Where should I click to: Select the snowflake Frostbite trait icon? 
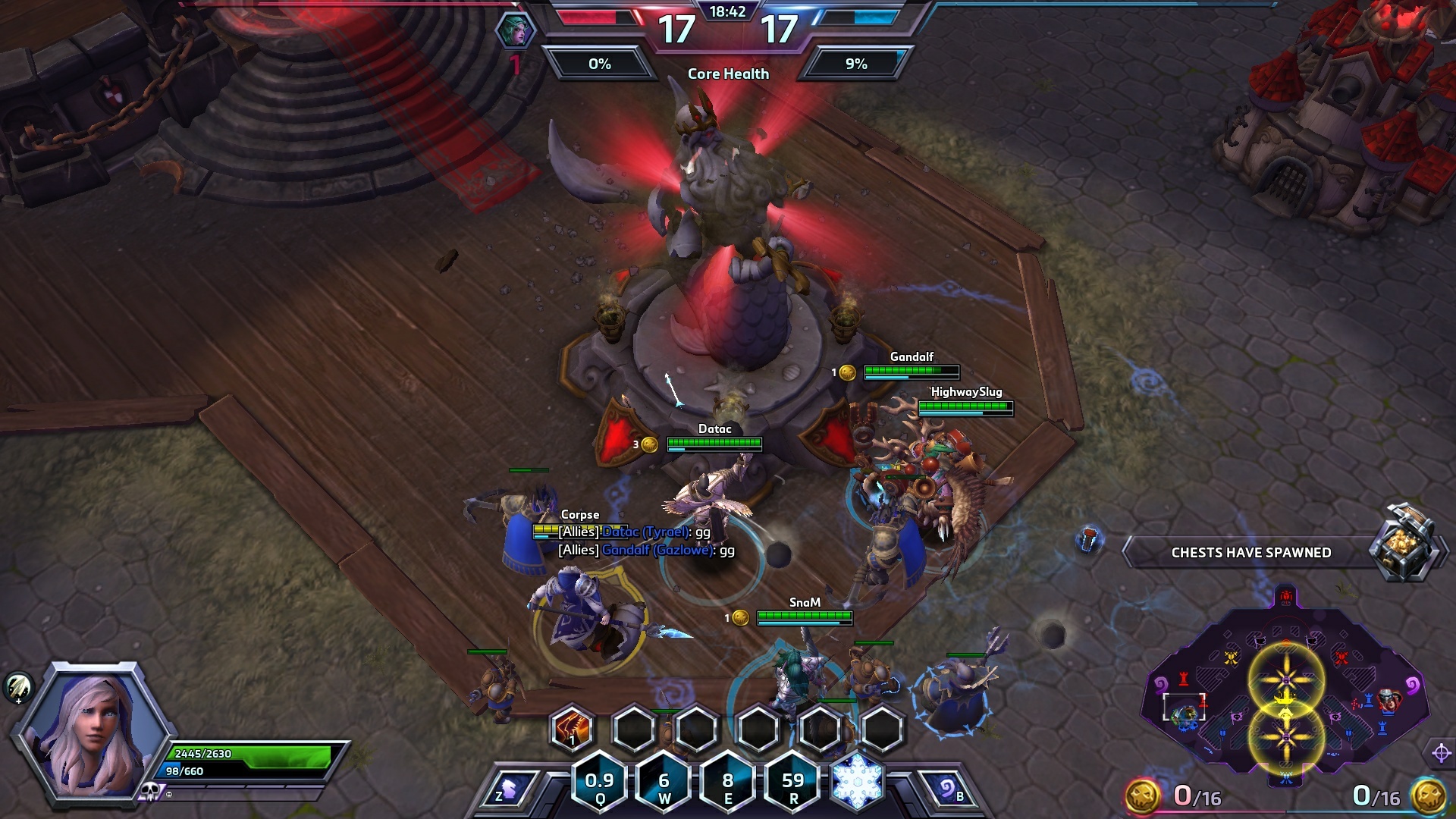[858, 781]
